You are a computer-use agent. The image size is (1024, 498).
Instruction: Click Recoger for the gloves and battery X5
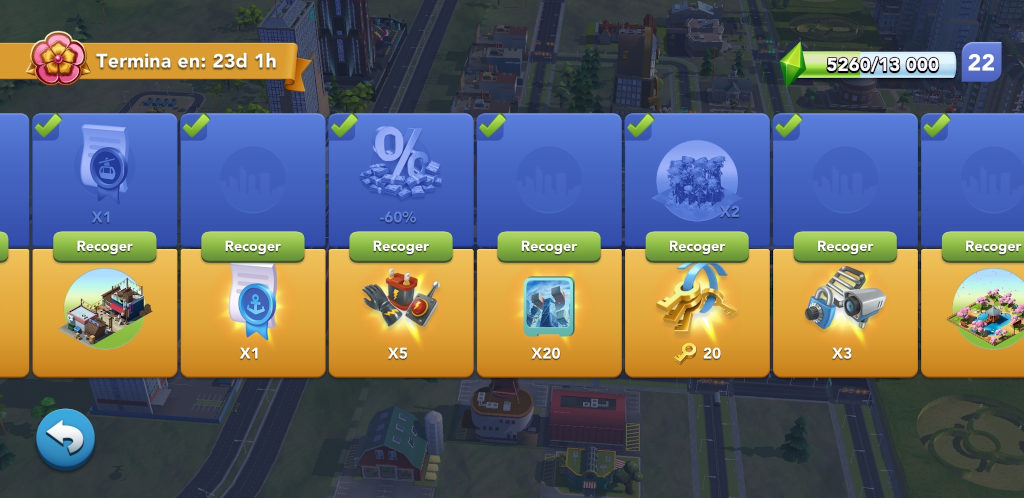[x=400, y=246]
